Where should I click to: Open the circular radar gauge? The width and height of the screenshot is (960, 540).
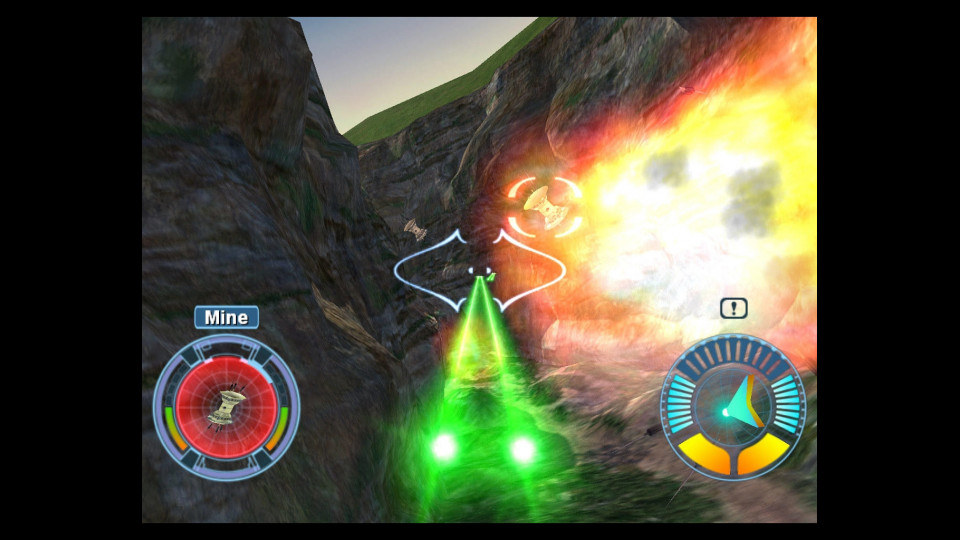tap(733, 407)
